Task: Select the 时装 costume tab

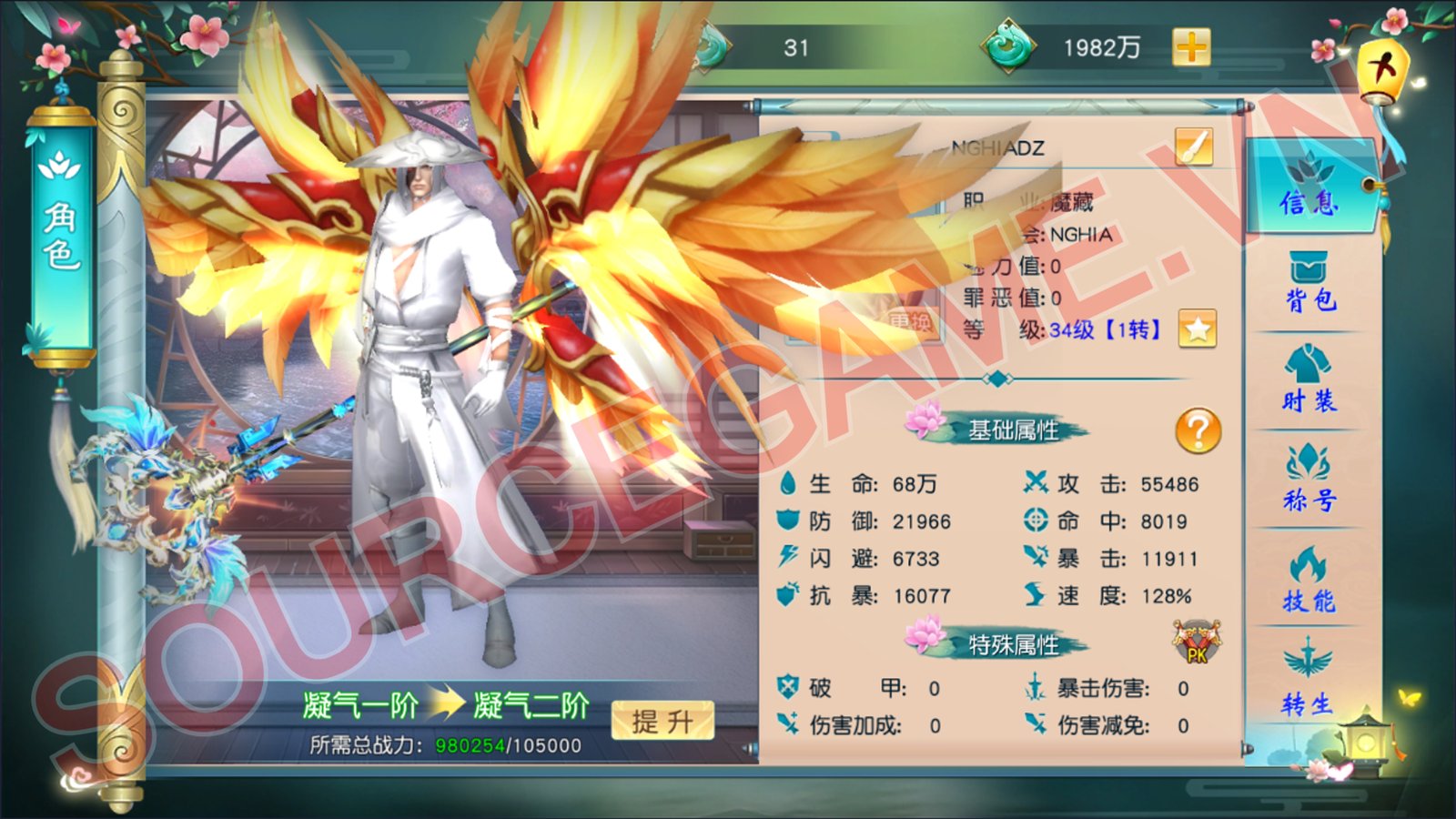Action: coord(1310,381)
